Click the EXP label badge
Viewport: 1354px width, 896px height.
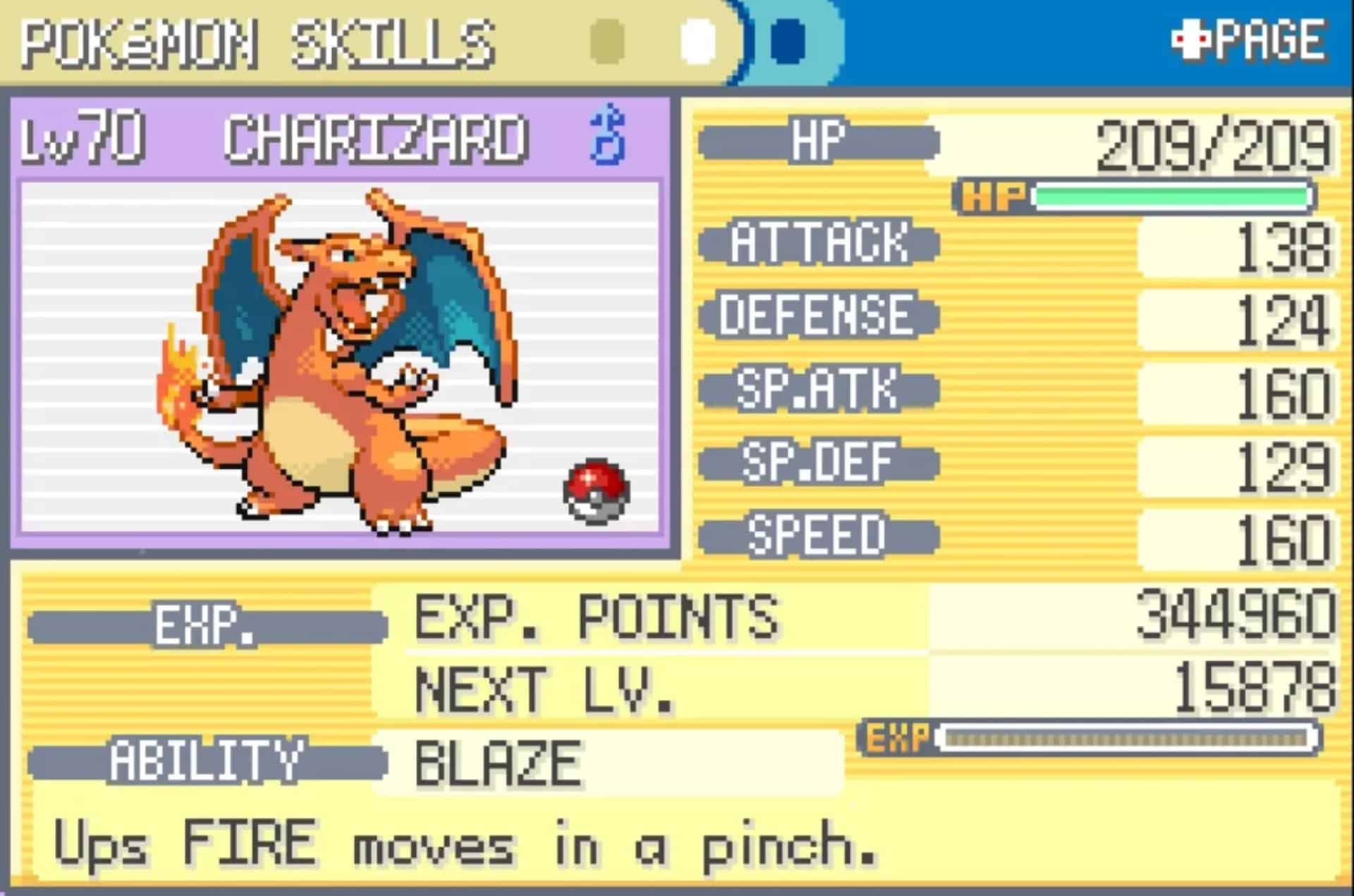[207, 623]
